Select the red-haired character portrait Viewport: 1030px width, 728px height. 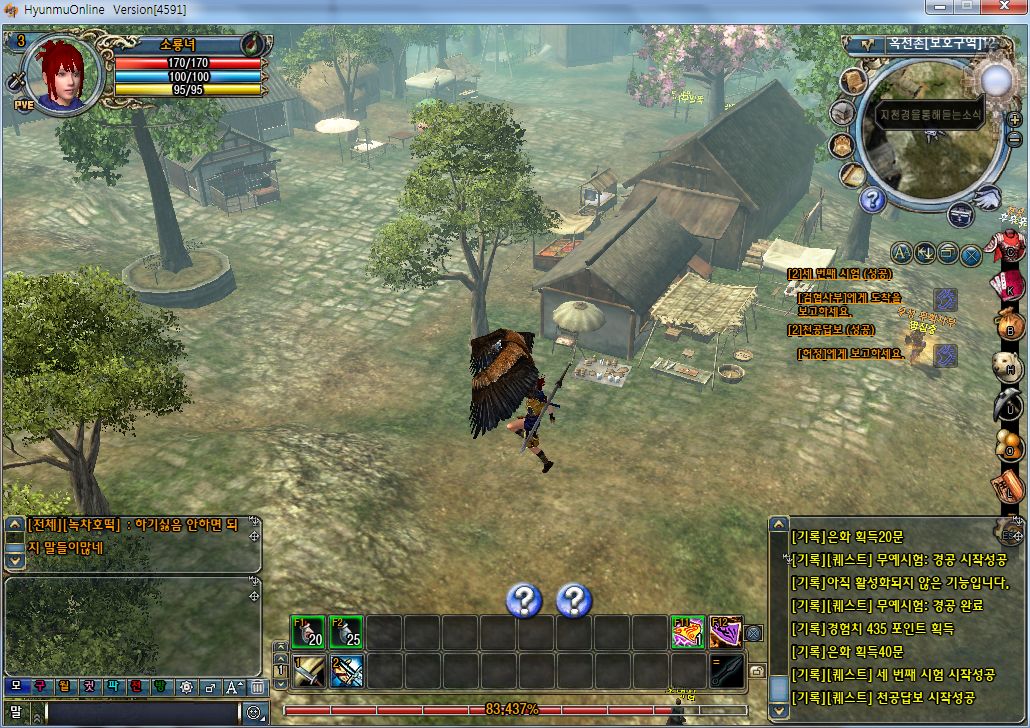[x=64, y=72]
